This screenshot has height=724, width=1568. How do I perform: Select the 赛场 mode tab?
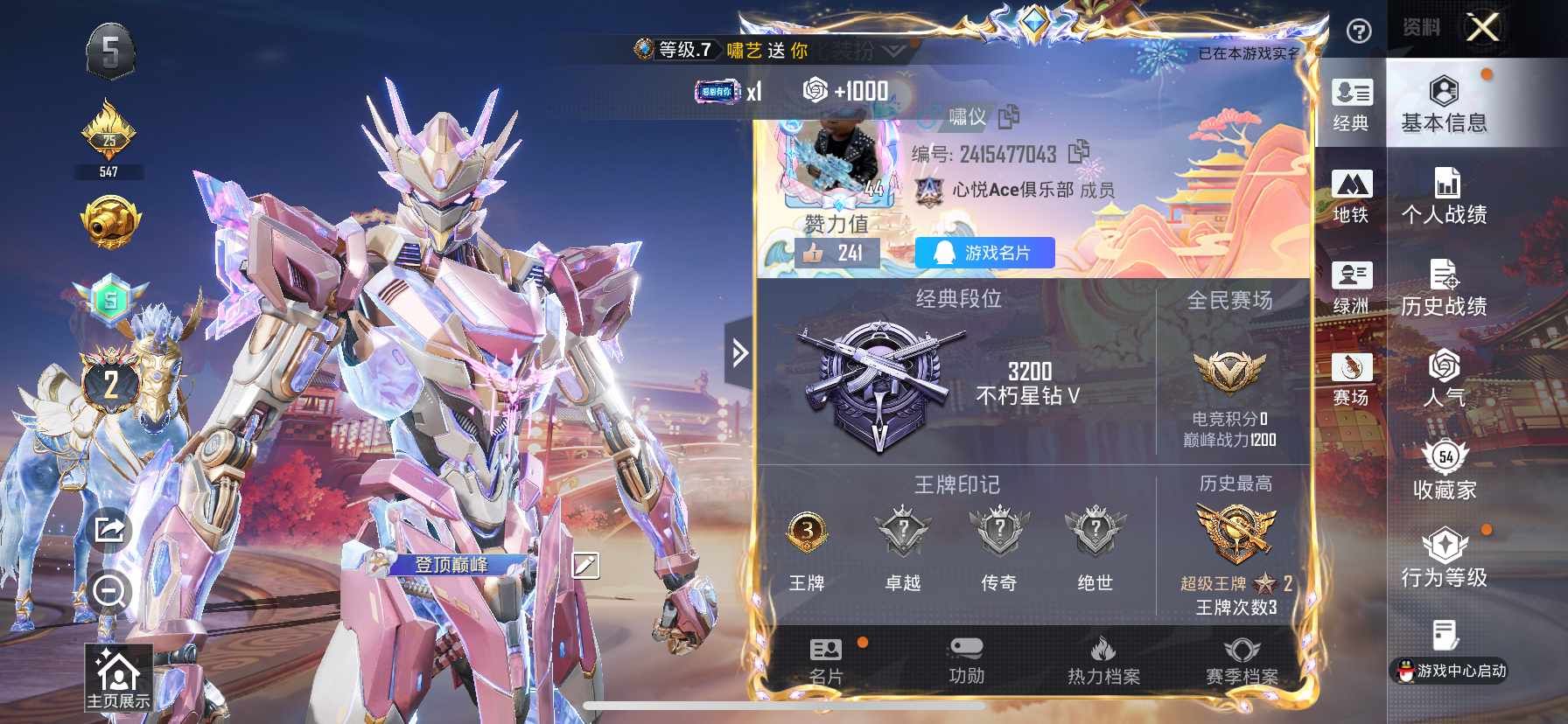(x=1351, y=379)
